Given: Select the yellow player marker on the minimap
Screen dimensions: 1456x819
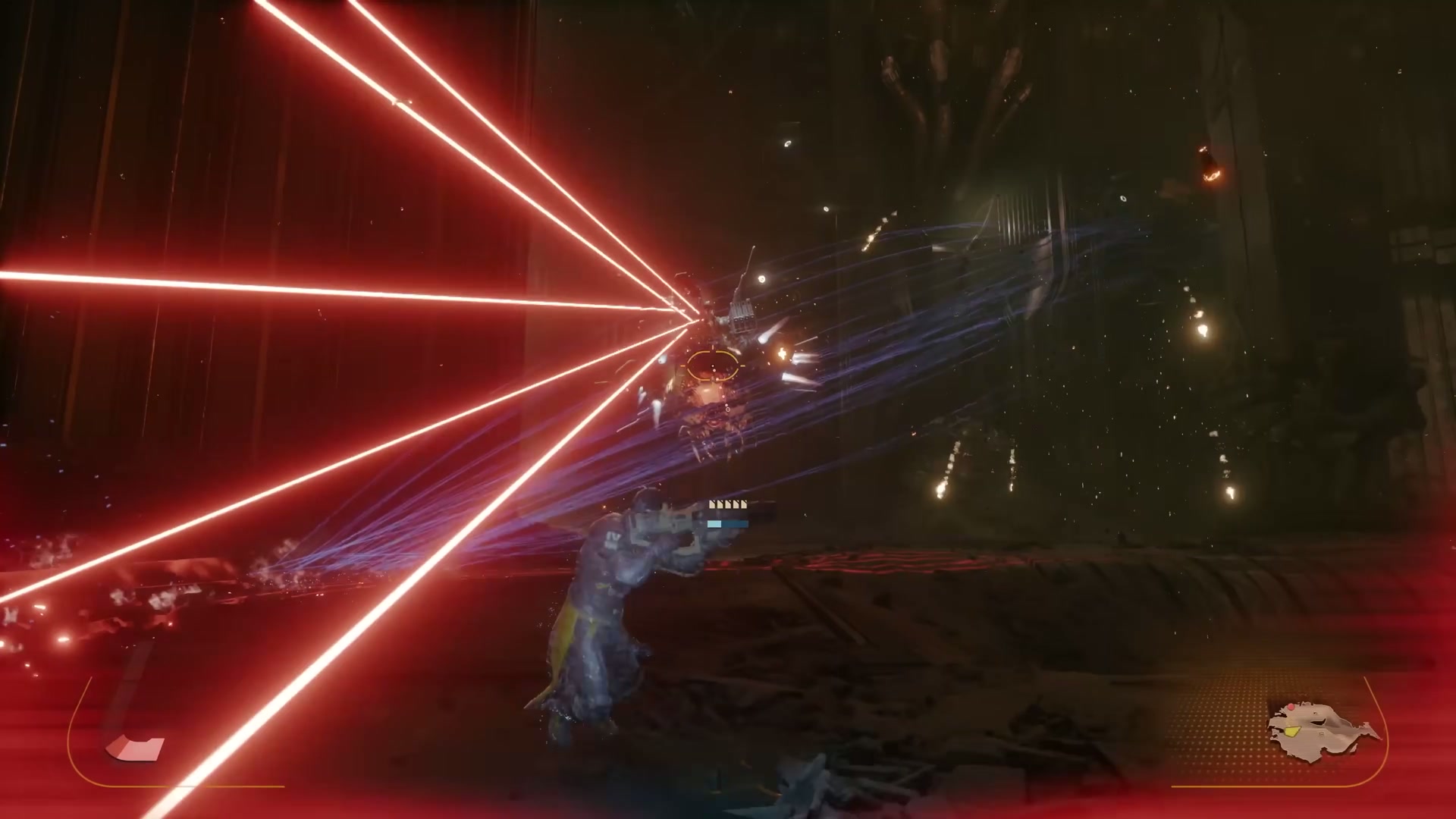Looking at the screenshot, I should tap(1293, 731).
